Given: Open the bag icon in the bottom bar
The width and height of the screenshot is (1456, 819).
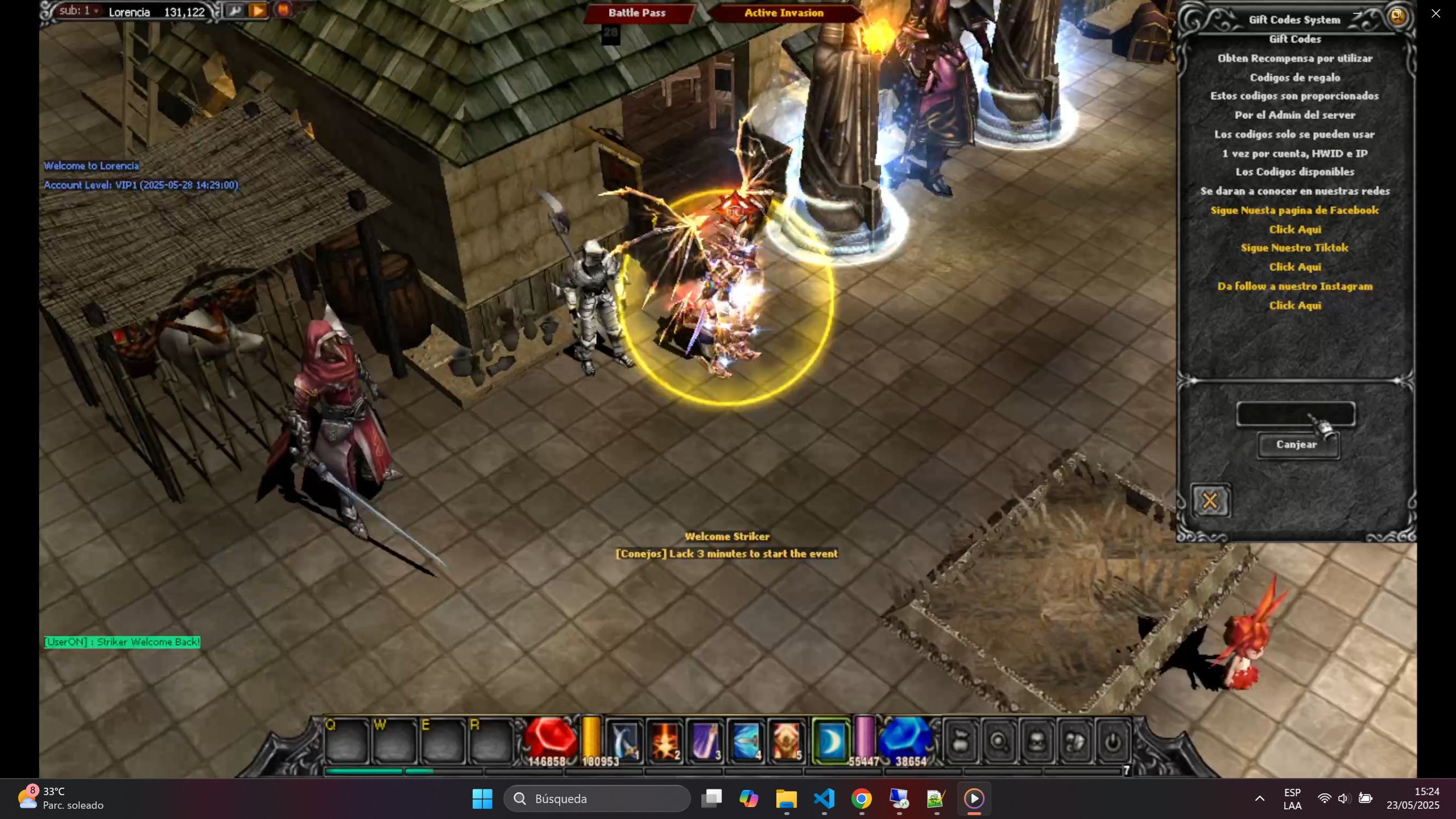Looking at the screenshot, I should tap(961, 742).
